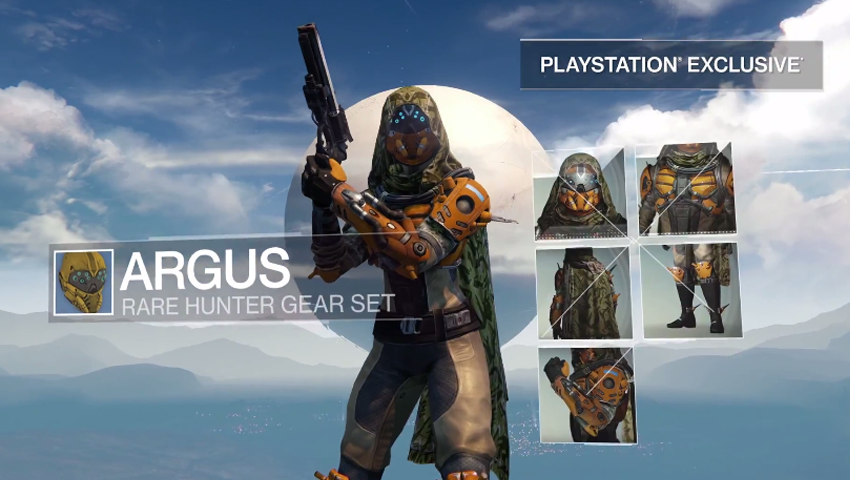
Task: Click the PlayStation Exclusive banner
Action: pos(671,65)
